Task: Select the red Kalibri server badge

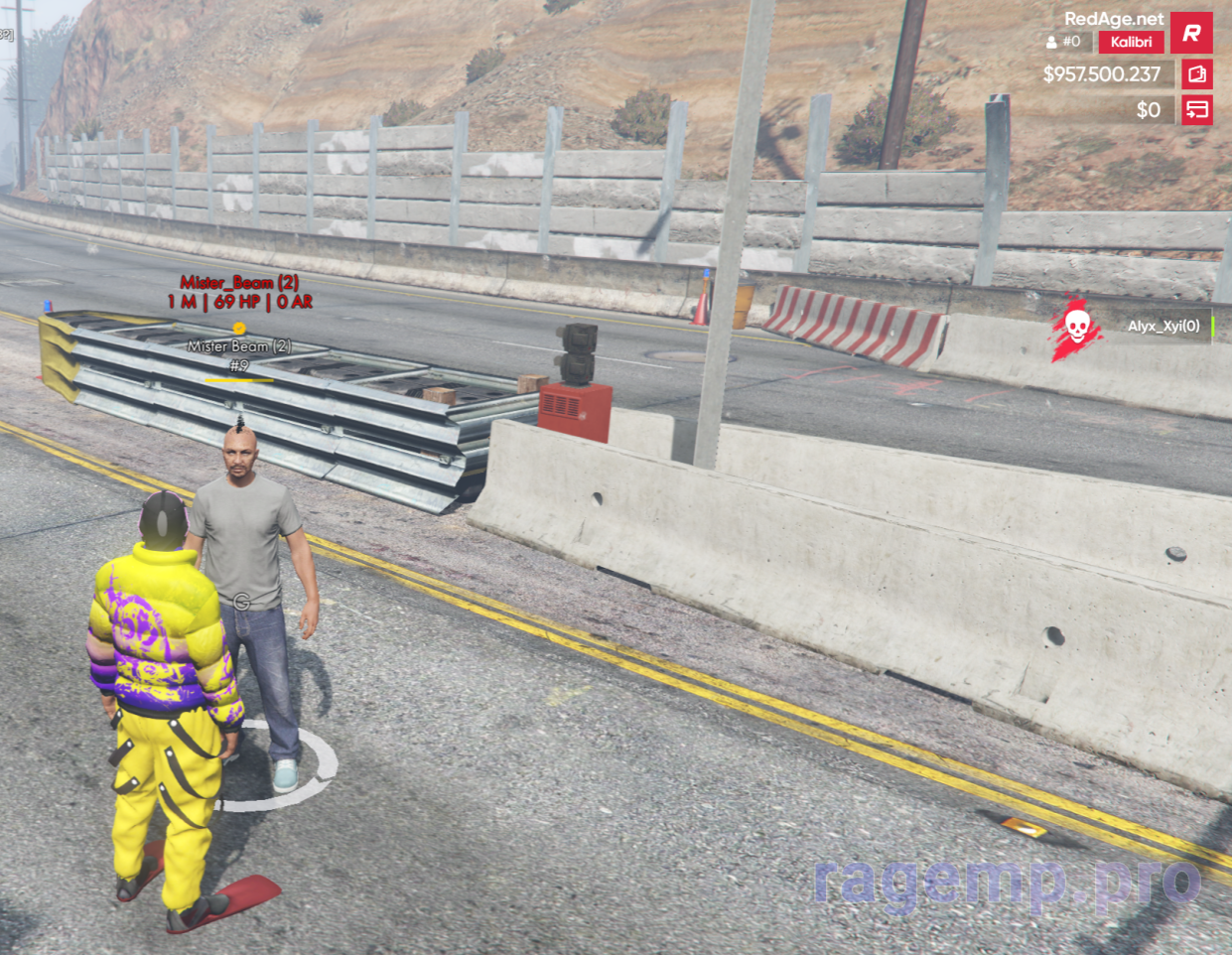Action: pos(1131,42)
